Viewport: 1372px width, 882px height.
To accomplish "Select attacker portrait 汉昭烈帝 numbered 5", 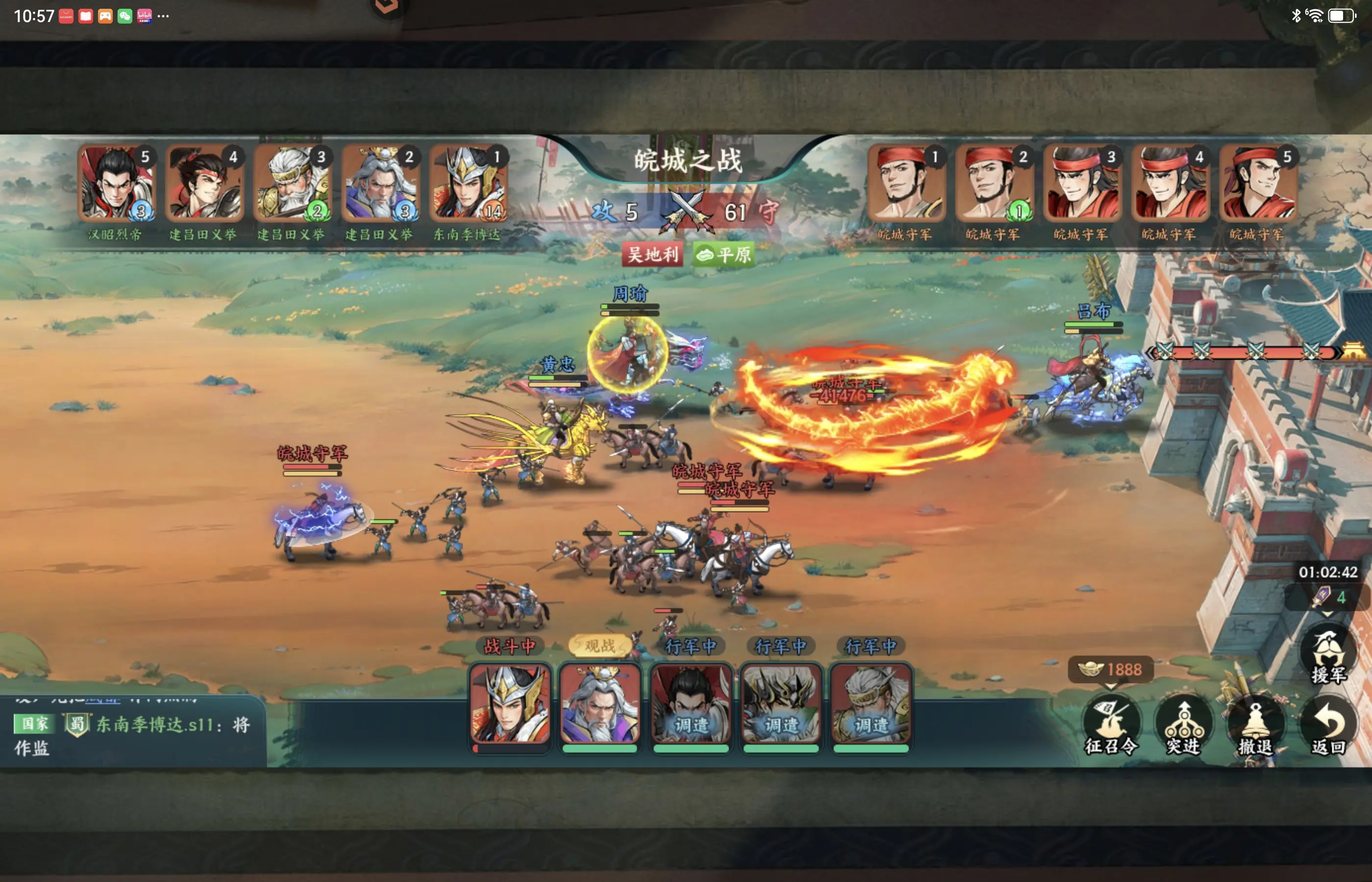I will click(117, 184).
